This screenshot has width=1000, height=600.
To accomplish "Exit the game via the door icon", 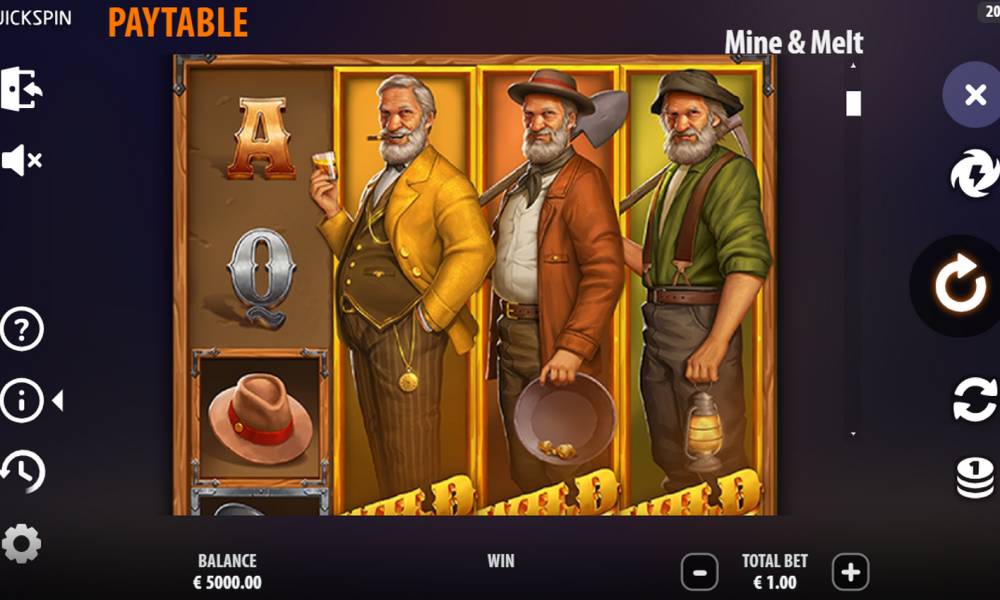I will point(21,89).
